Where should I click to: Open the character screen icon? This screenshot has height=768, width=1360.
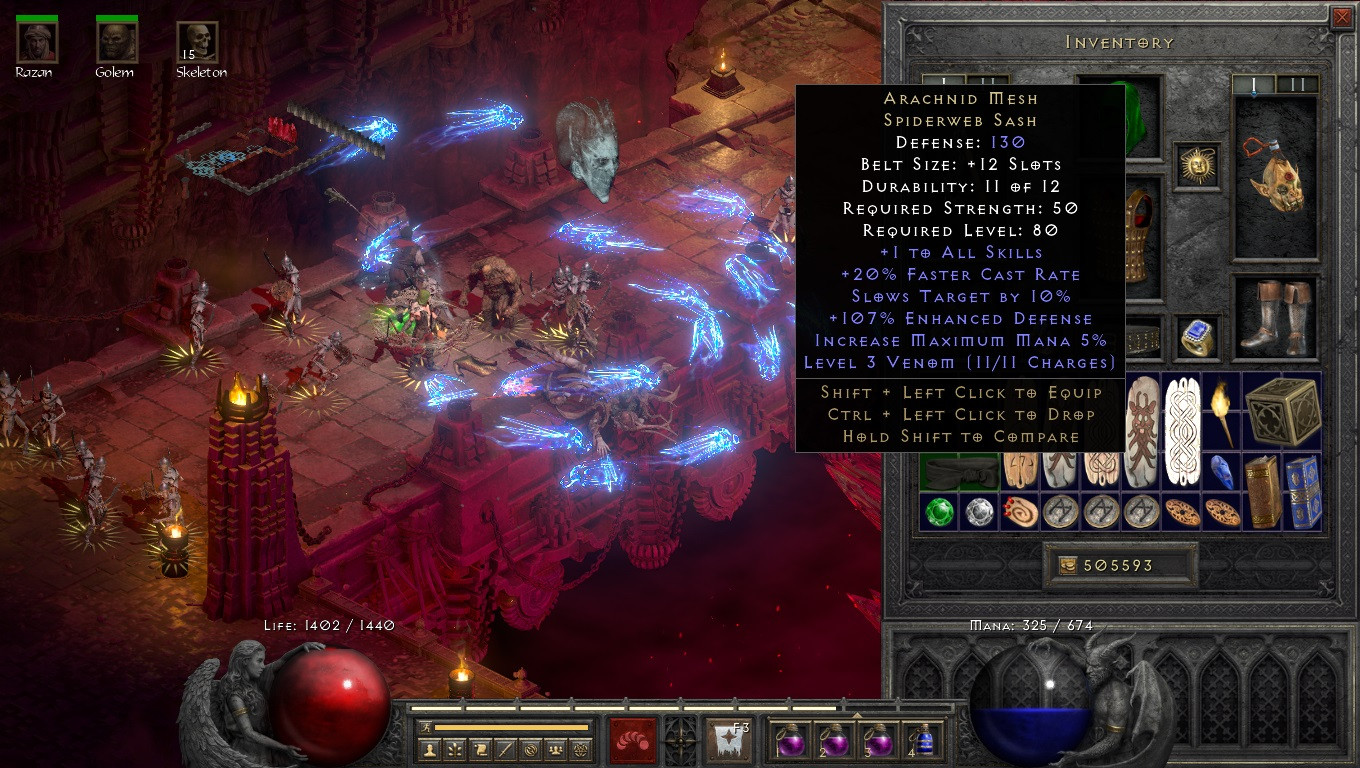click(429, 749)
